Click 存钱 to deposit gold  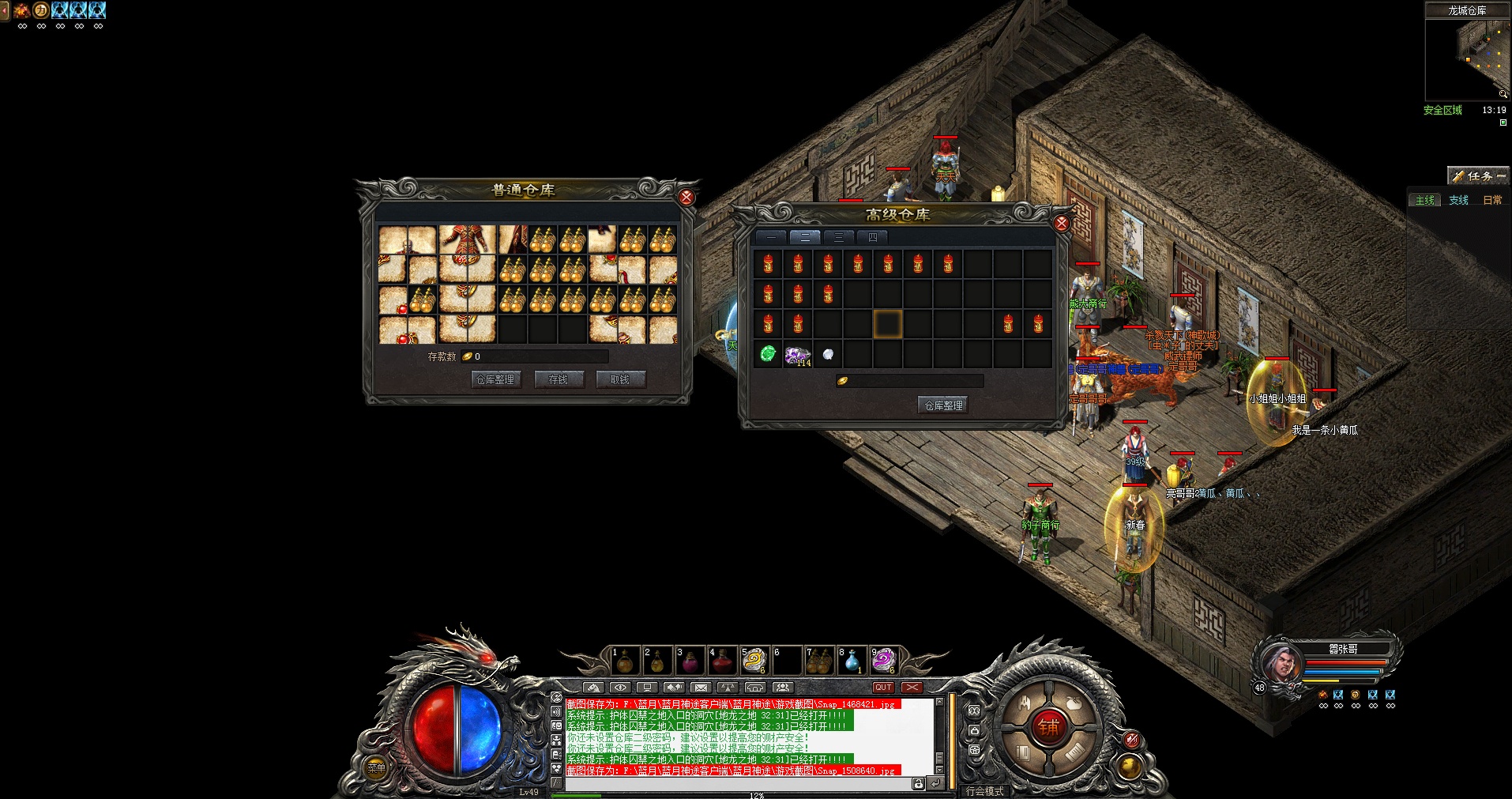click(x=559, y=380)
